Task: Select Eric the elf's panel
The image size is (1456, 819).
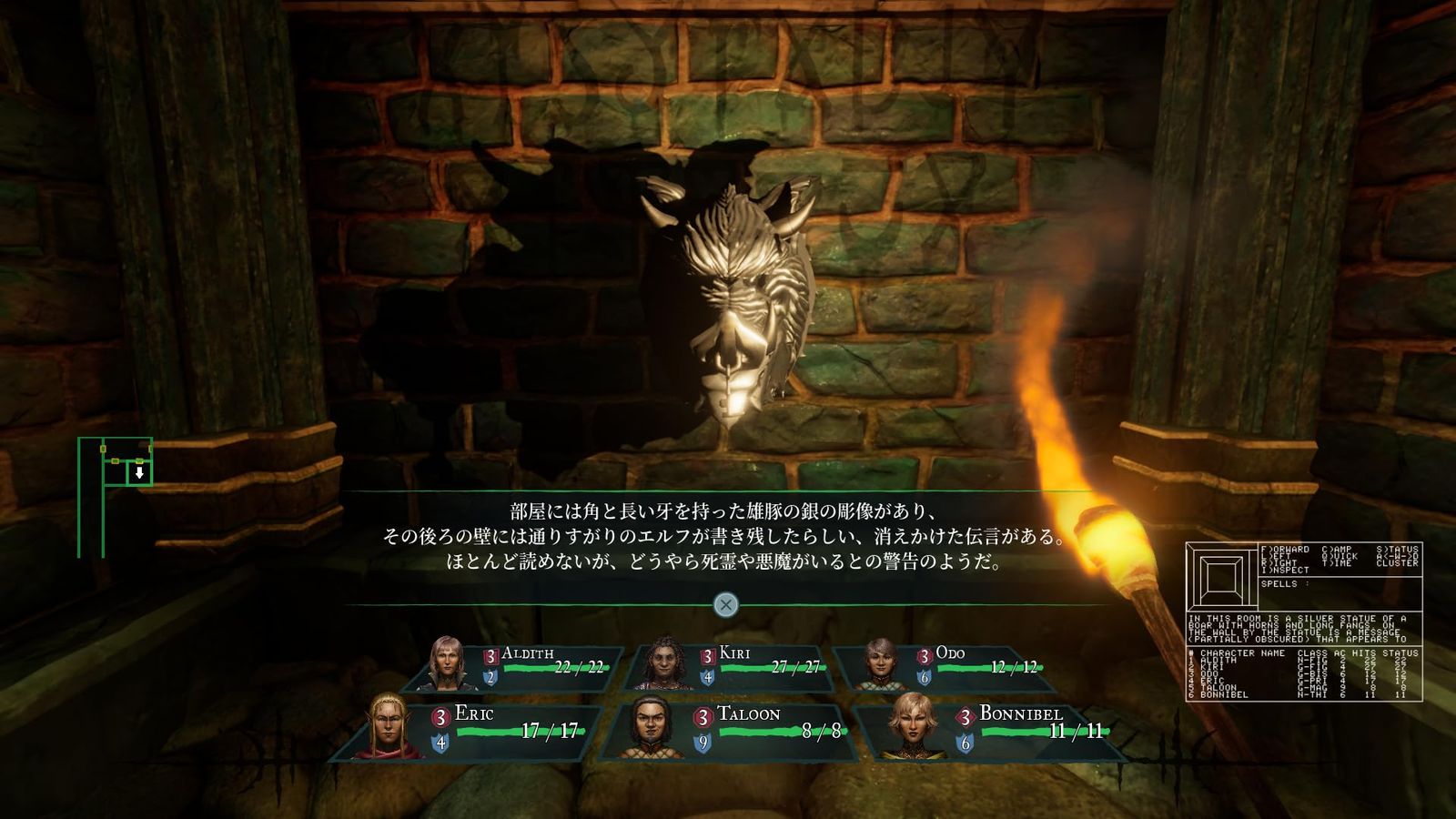Action: pyautogui.click(x=473, y=728)
